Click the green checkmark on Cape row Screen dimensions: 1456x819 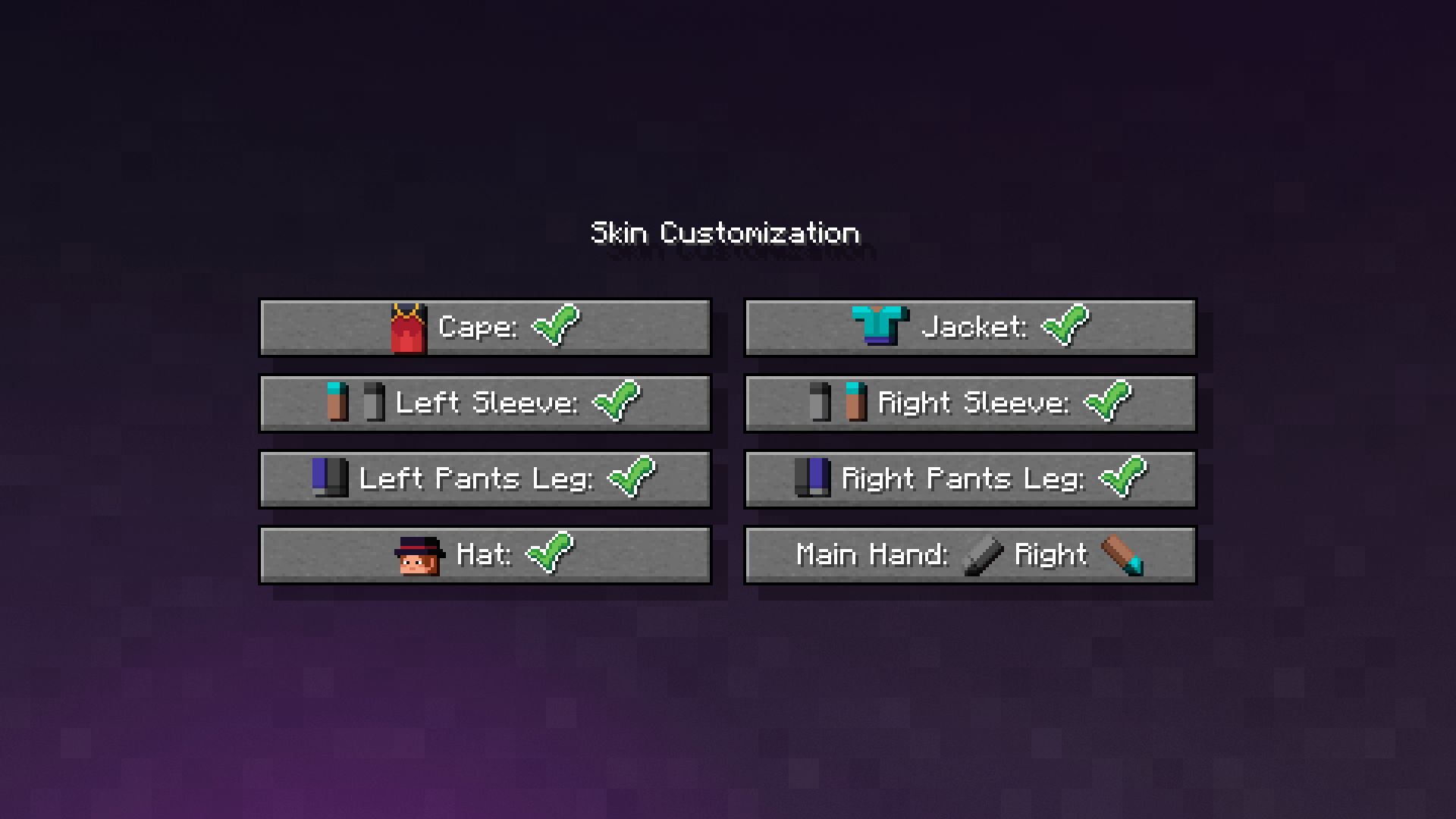pyautogui.click(x=557, y=326)
